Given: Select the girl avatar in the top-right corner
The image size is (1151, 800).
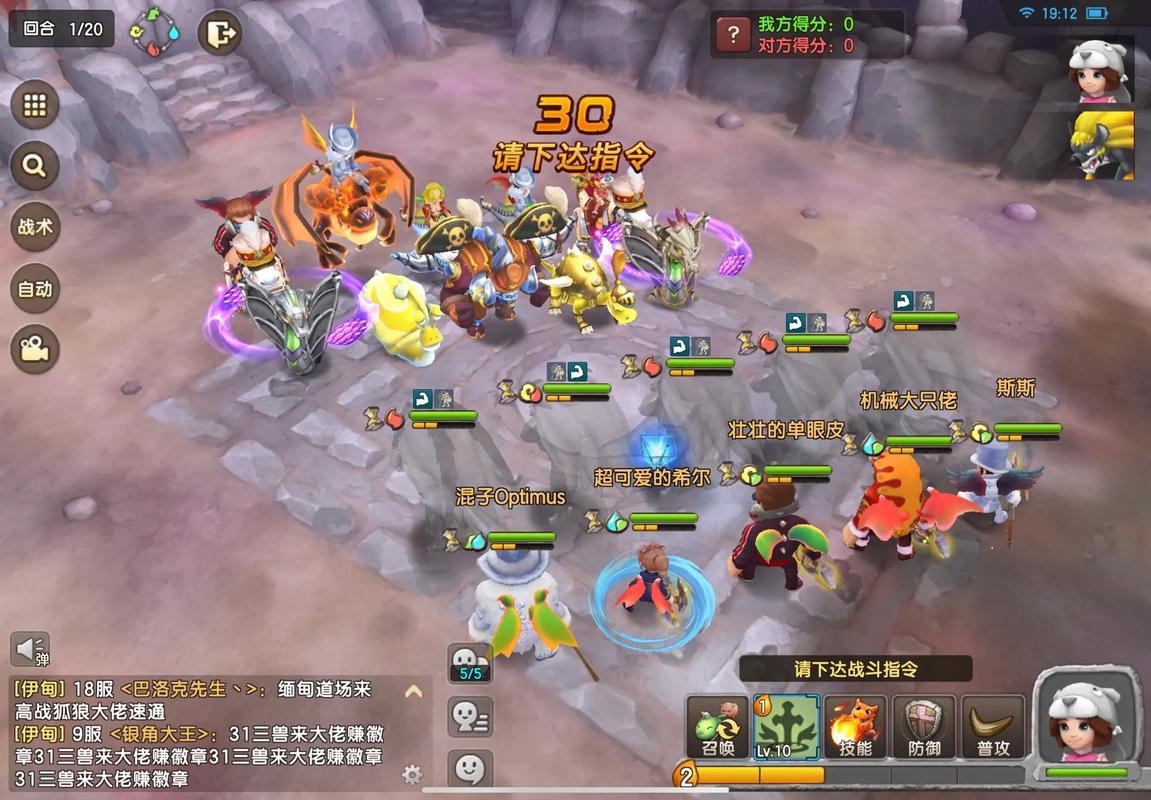Looking at the screenshot, I should 1100,71.
